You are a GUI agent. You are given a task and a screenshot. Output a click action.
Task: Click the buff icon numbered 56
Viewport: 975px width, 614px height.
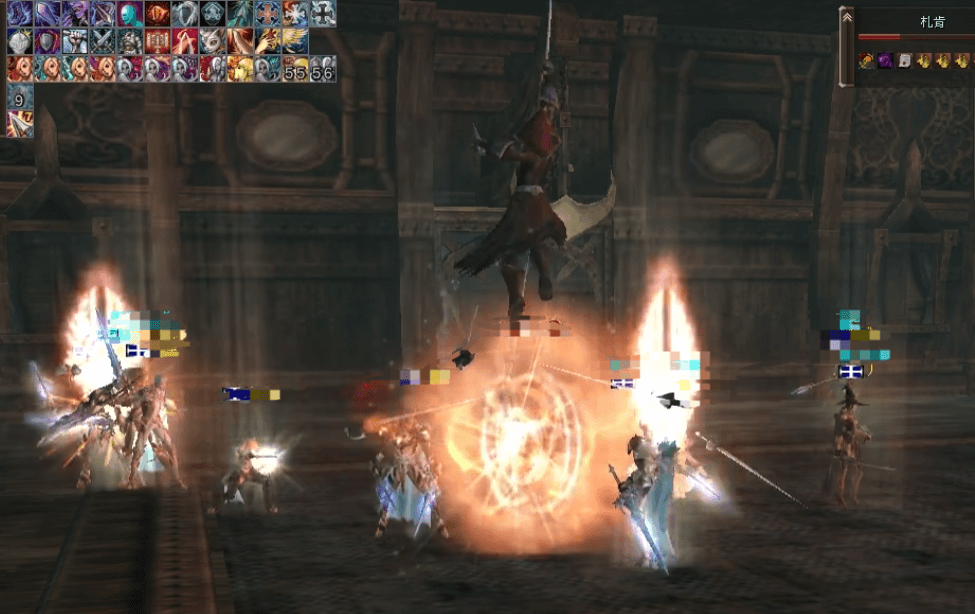pyautogui.click(x=322, y=69)
